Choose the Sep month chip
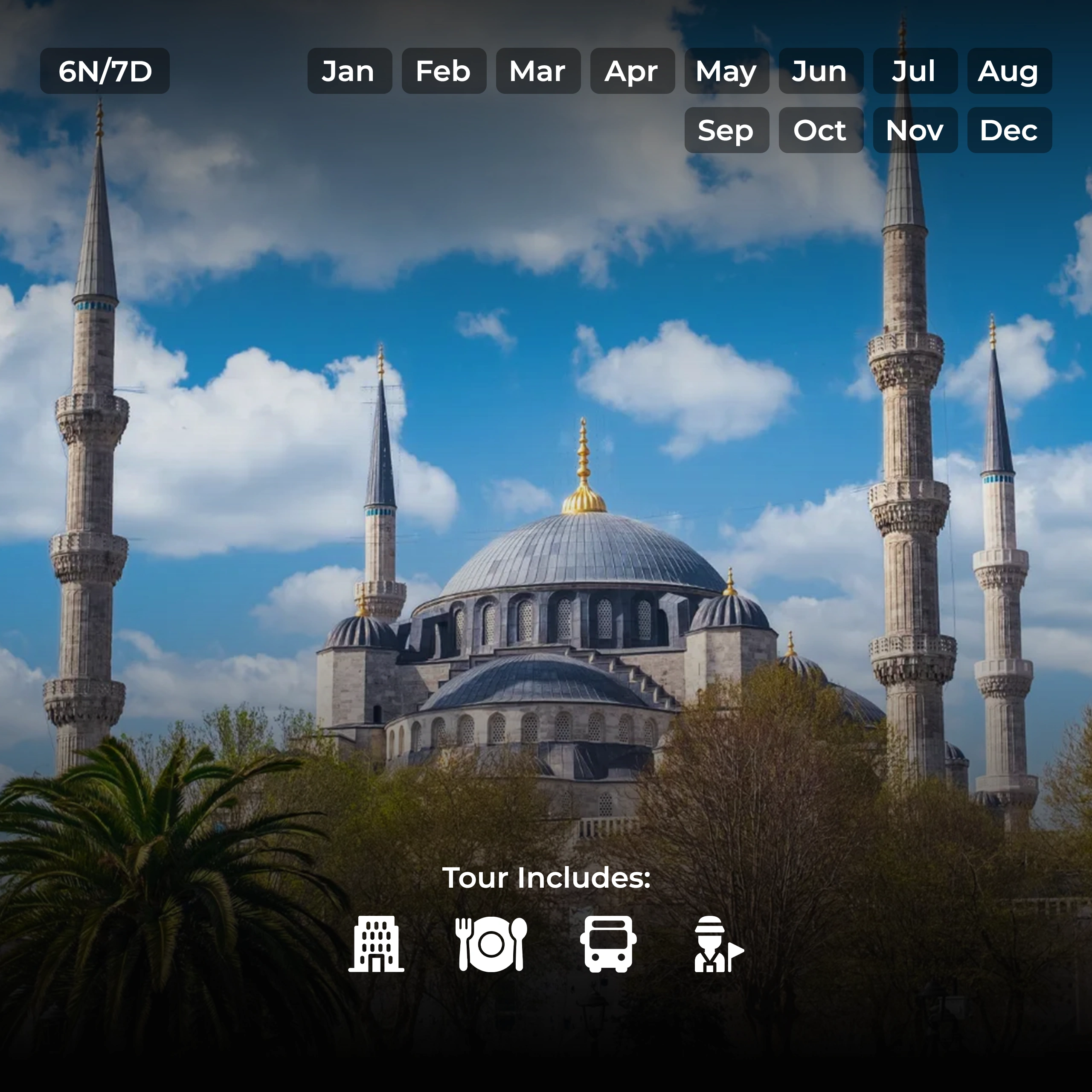 pos(727,131)
